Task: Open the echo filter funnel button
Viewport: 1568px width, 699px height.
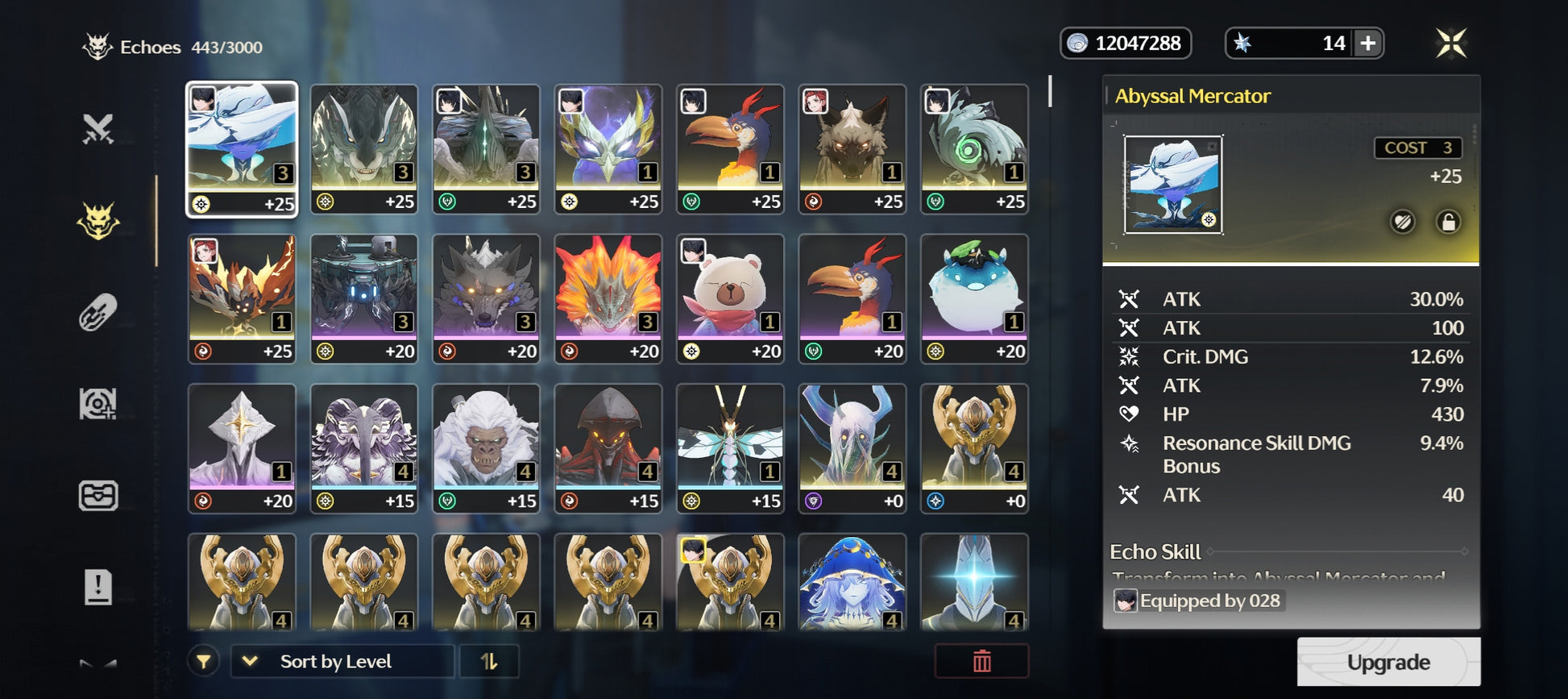Action: click(204, 662)
